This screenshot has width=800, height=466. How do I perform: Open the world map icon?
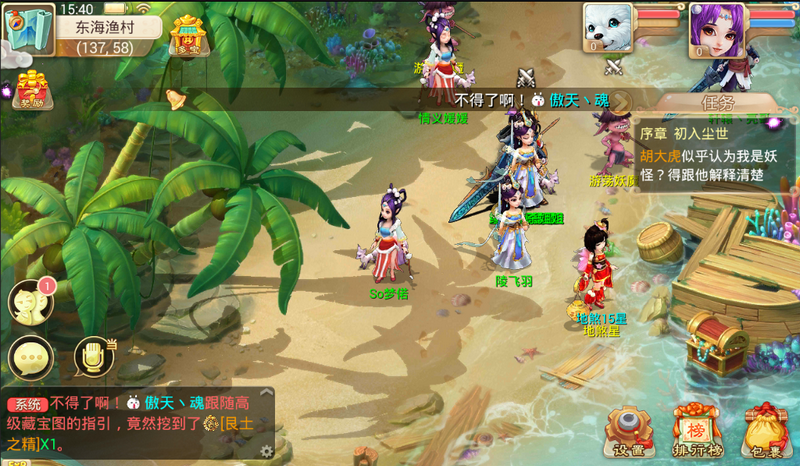point(28,28)
